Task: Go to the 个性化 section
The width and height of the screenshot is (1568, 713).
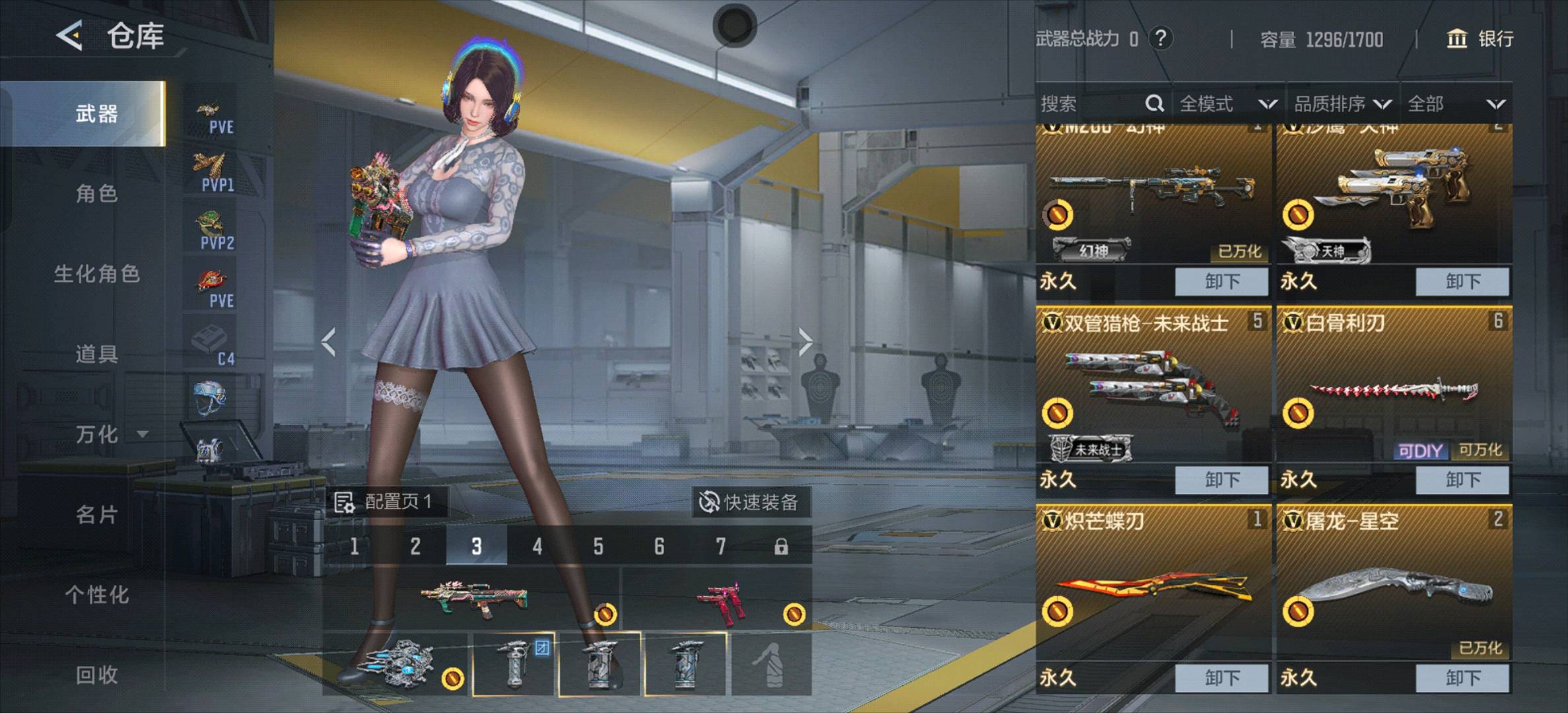Action: tap(96, 595)
